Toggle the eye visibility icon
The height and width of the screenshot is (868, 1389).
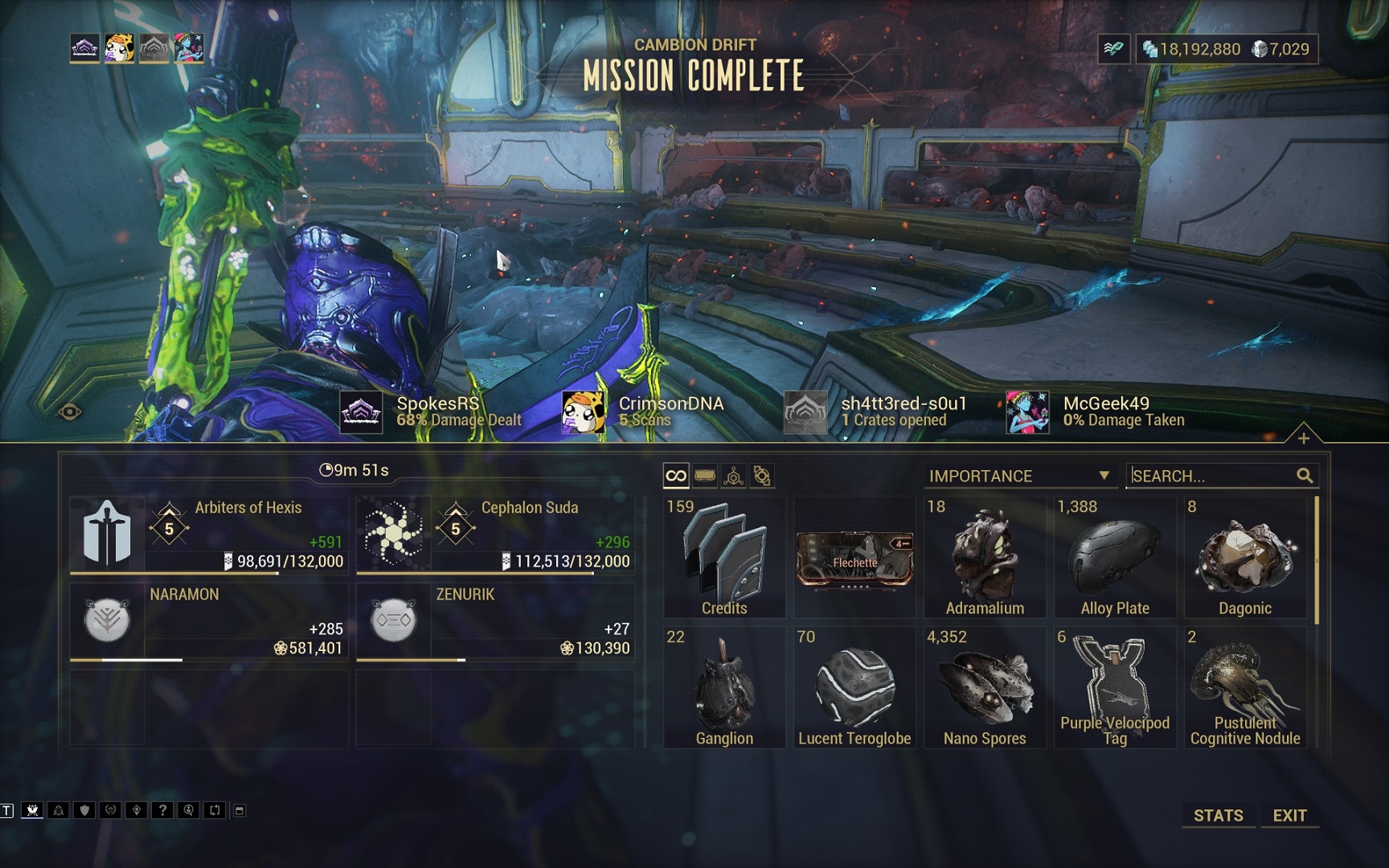(x=70, y=412)
